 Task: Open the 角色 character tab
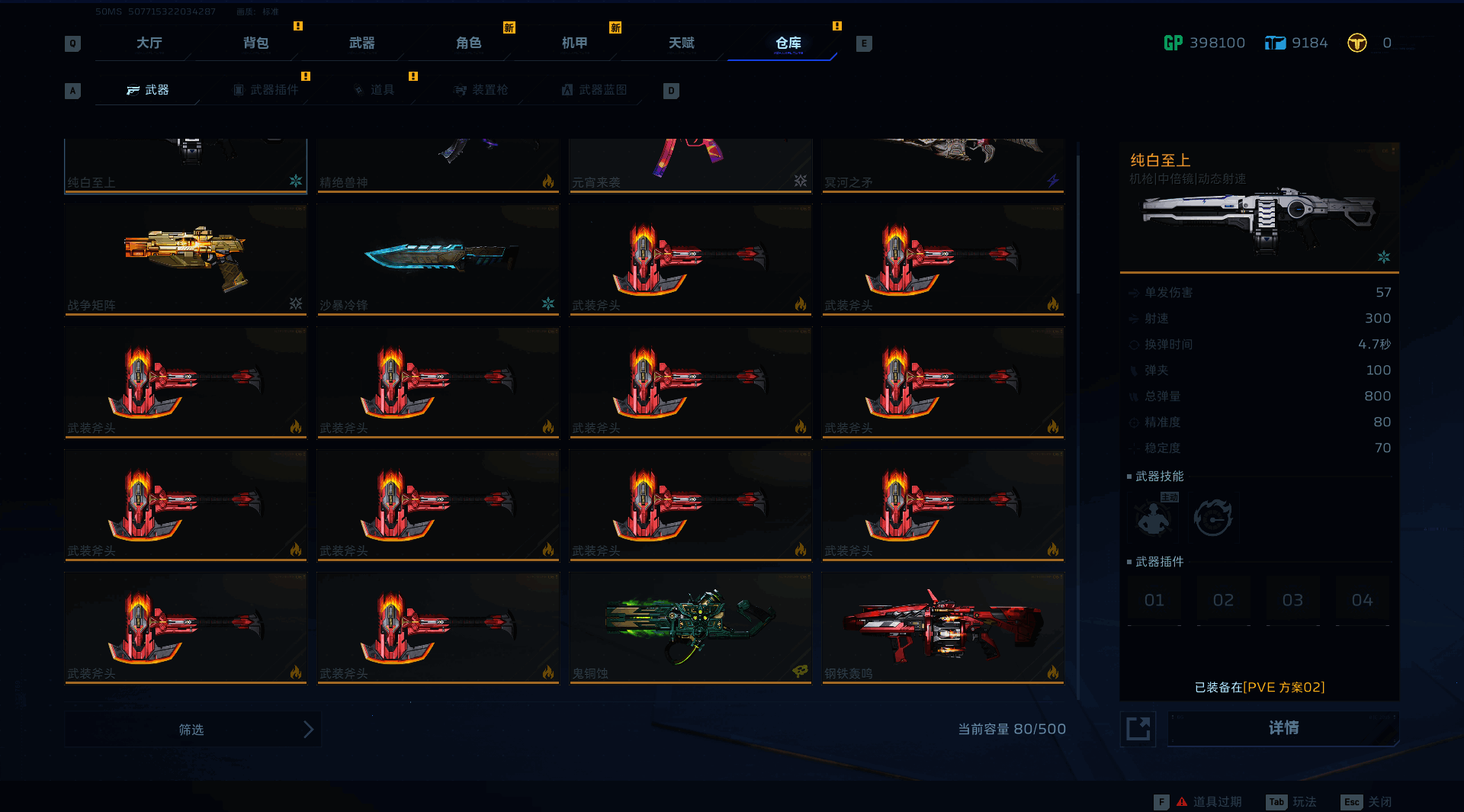(468, 43)
